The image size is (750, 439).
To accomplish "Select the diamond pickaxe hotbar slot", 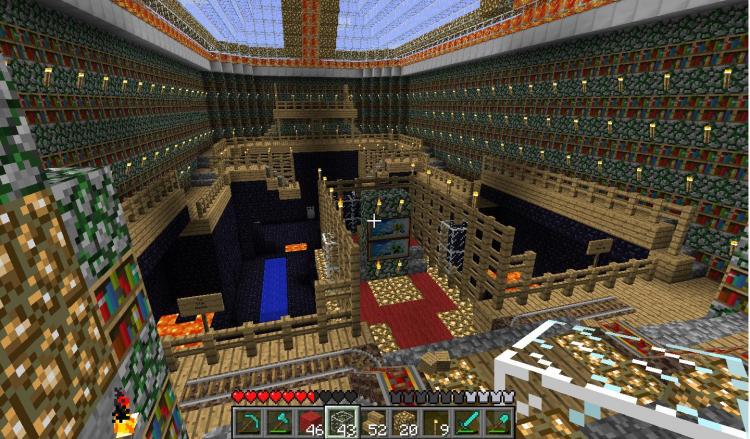I will (248, 420).
